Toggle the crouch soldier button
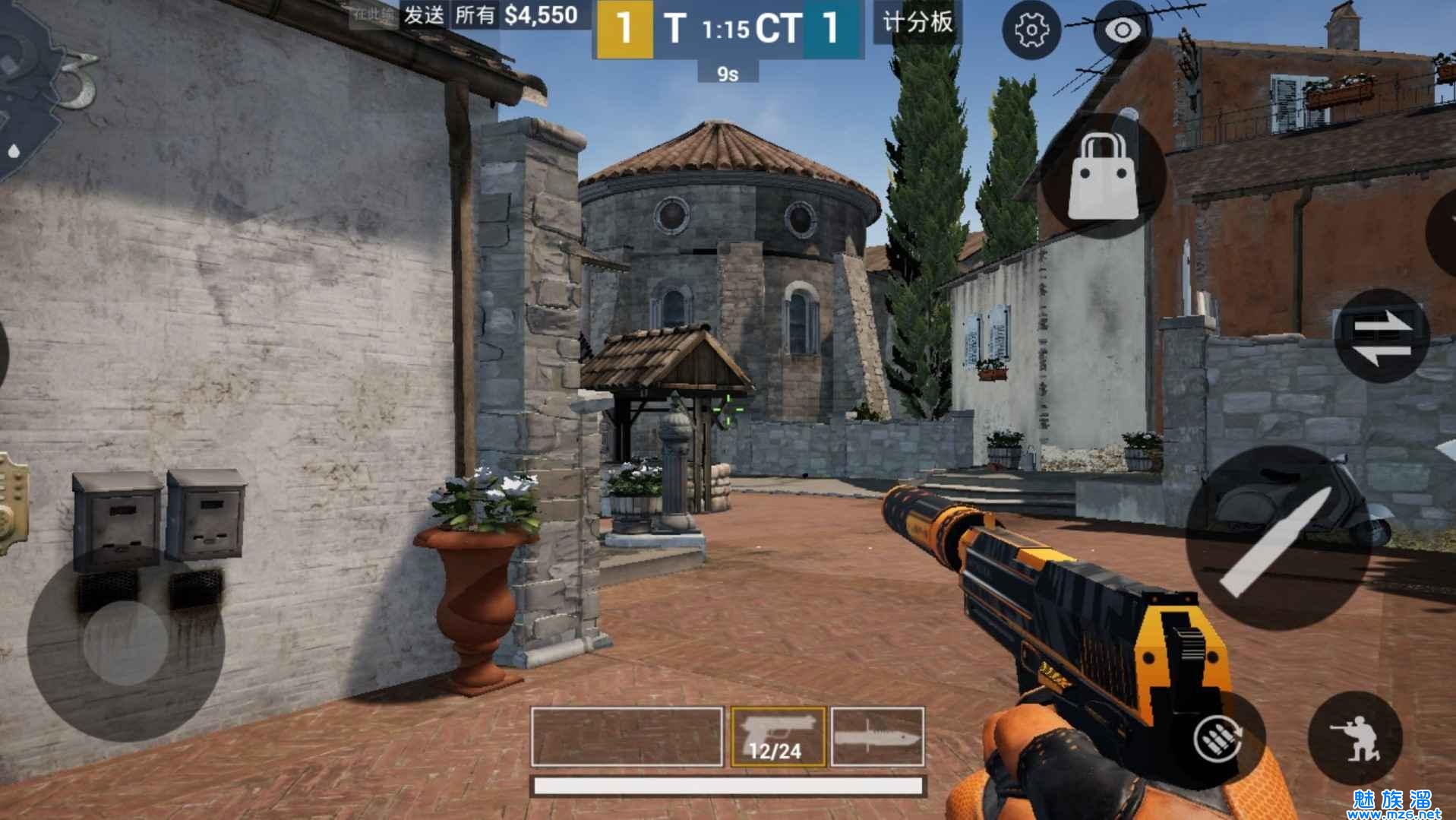The height and width of the screenshot is (820, 1456). pos(1355,738)
